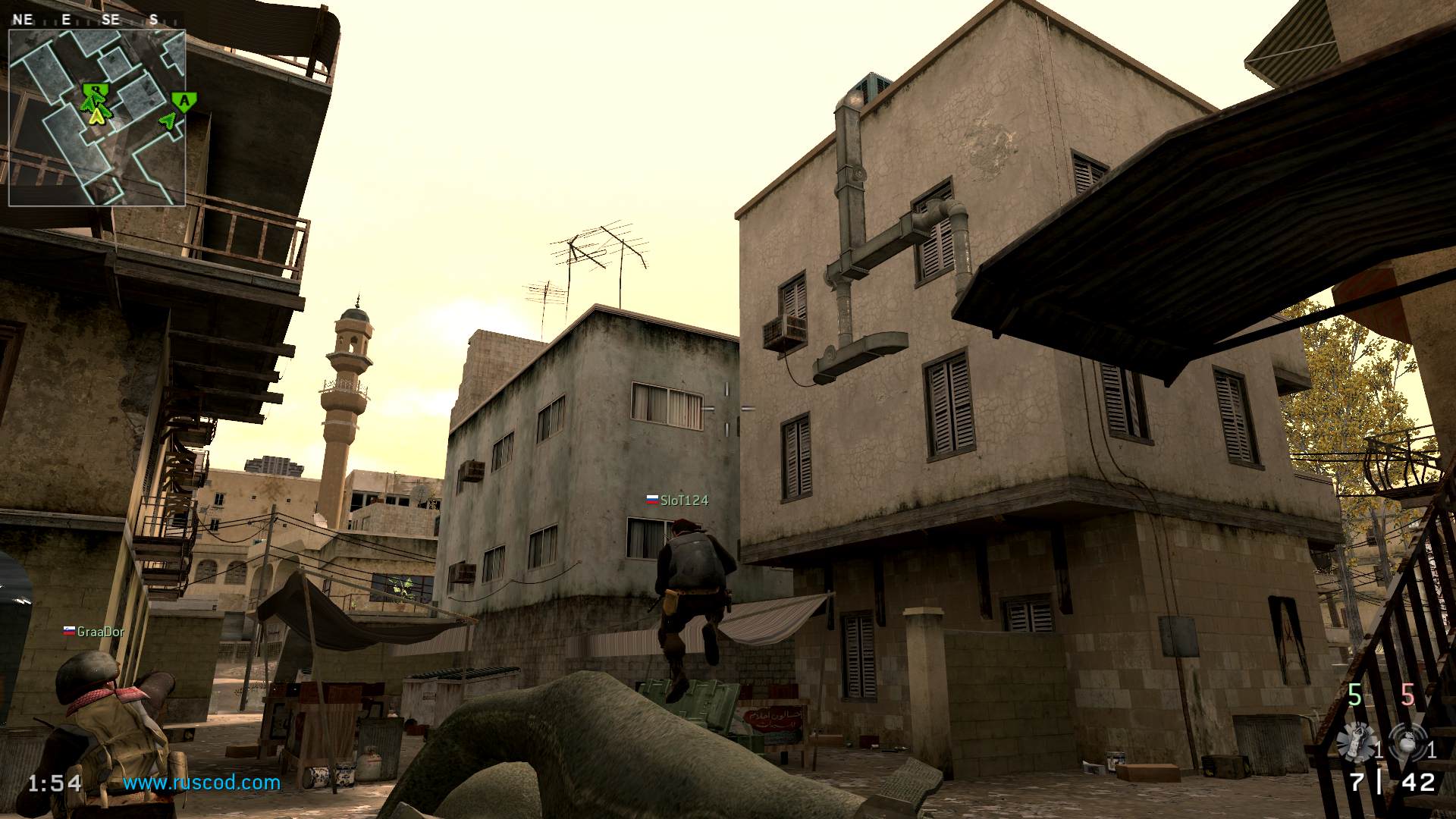
Task: Select objective A marker on the minimap
Action: (x=184, y=101)
